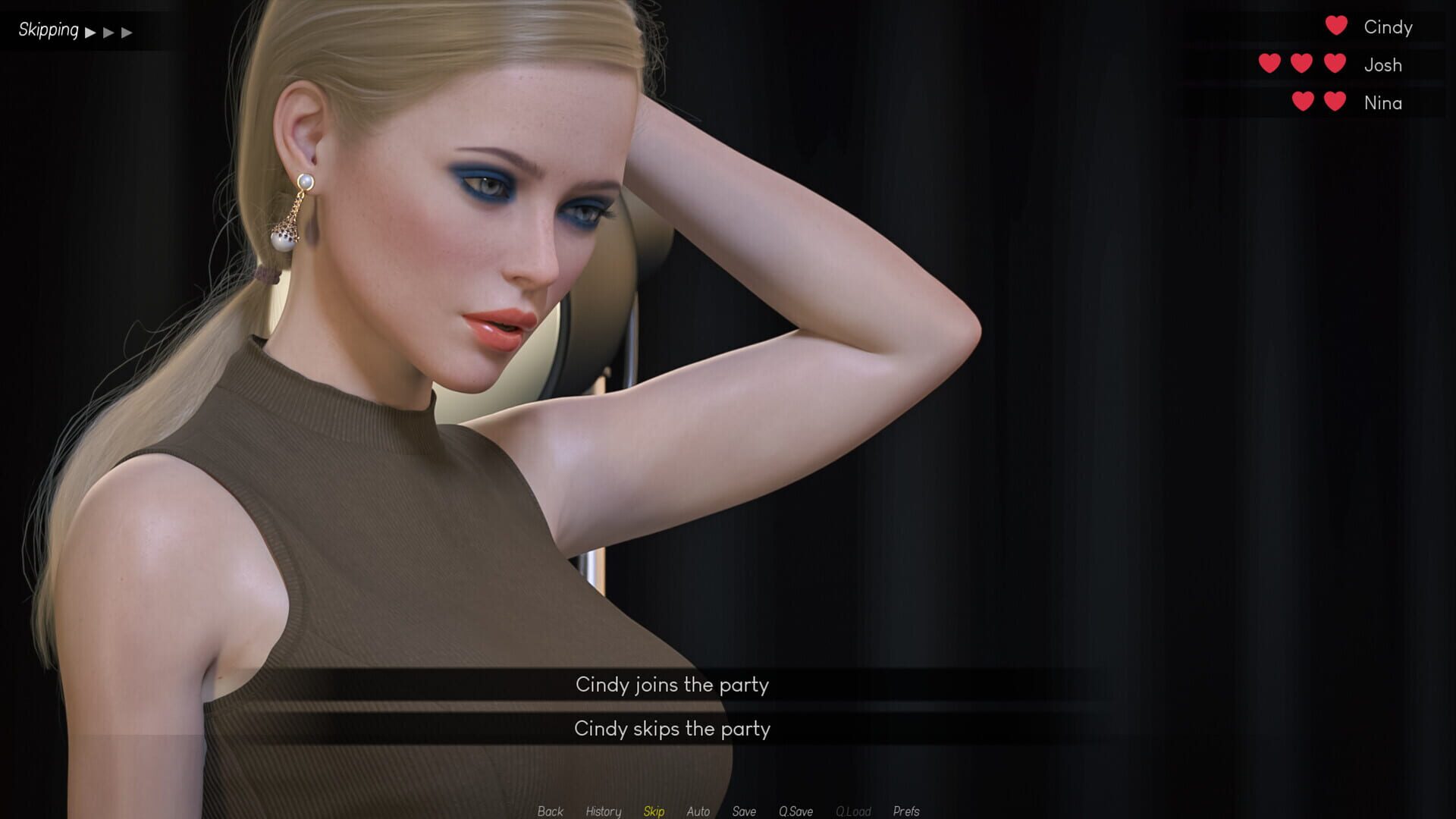Image resolution: width=1456 pixels, height=819 pixels.
Task: Click Q.Save to quick save
Action: tap(795, 811)
